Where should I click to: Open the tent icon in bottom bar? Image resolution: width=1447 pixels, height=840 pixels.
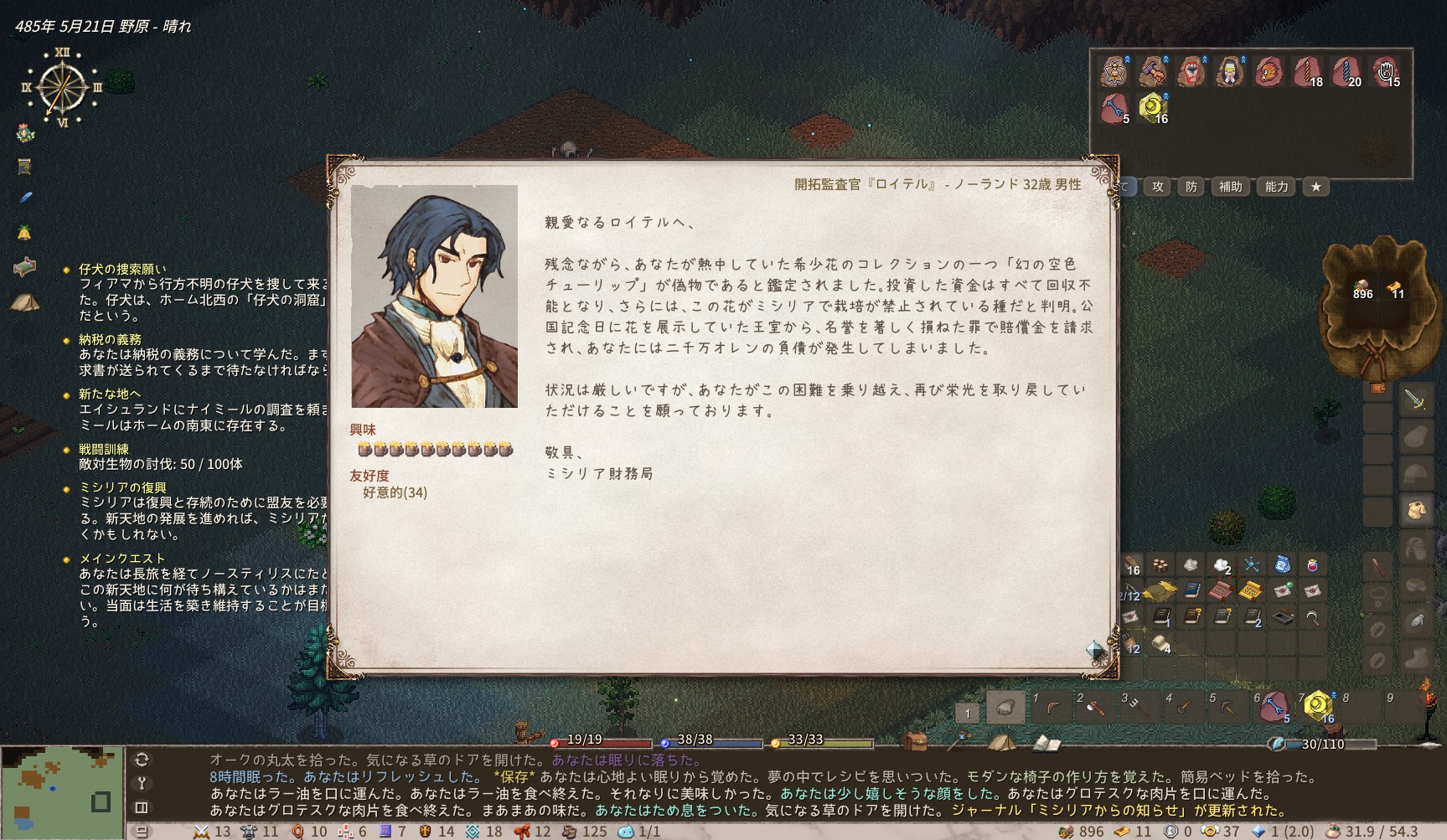[1001, 742]
